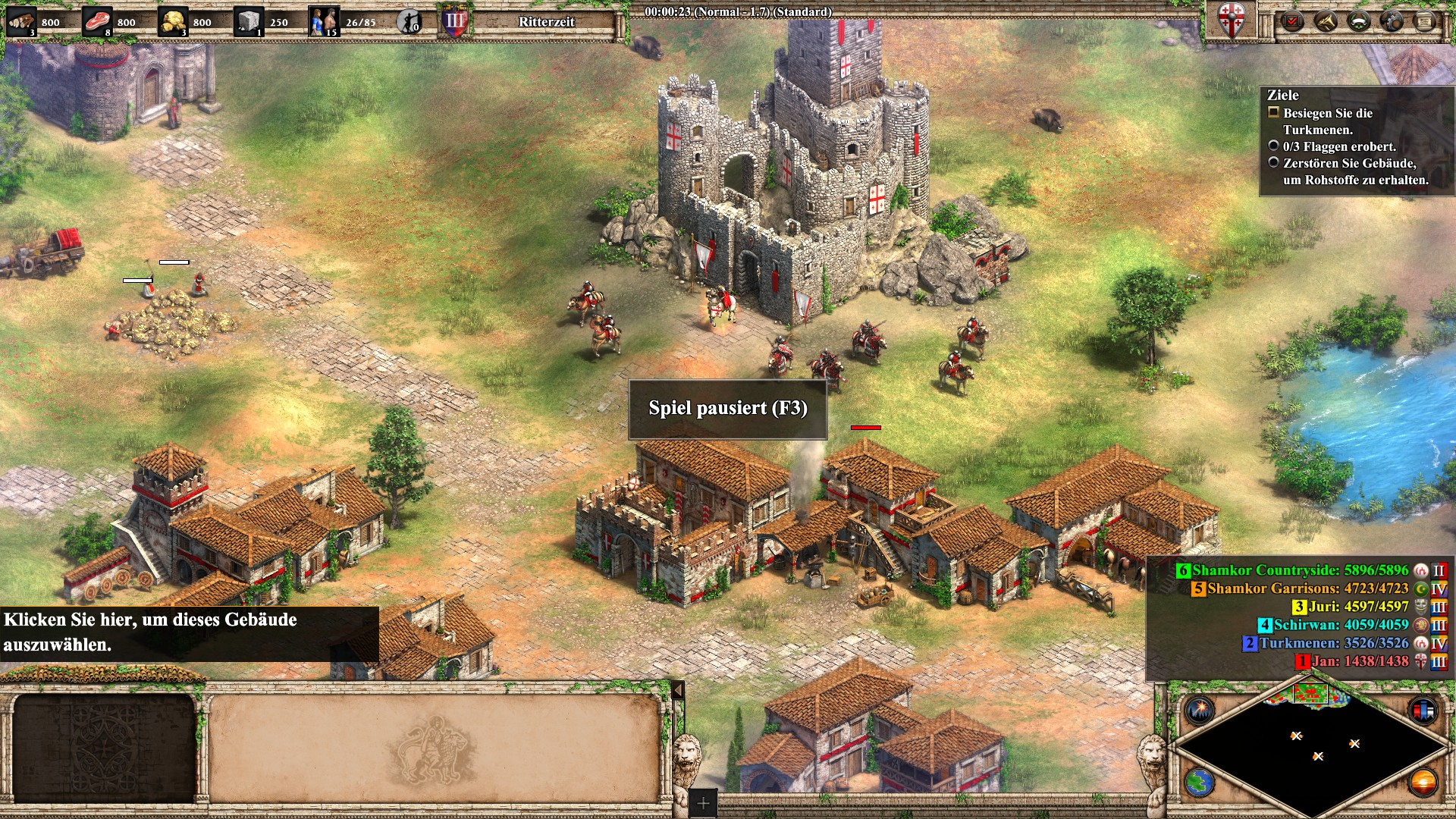Open the main menu scroll button
Image resolution: width=1456 pixels, height=819 pixels.
pos(1426,21)
